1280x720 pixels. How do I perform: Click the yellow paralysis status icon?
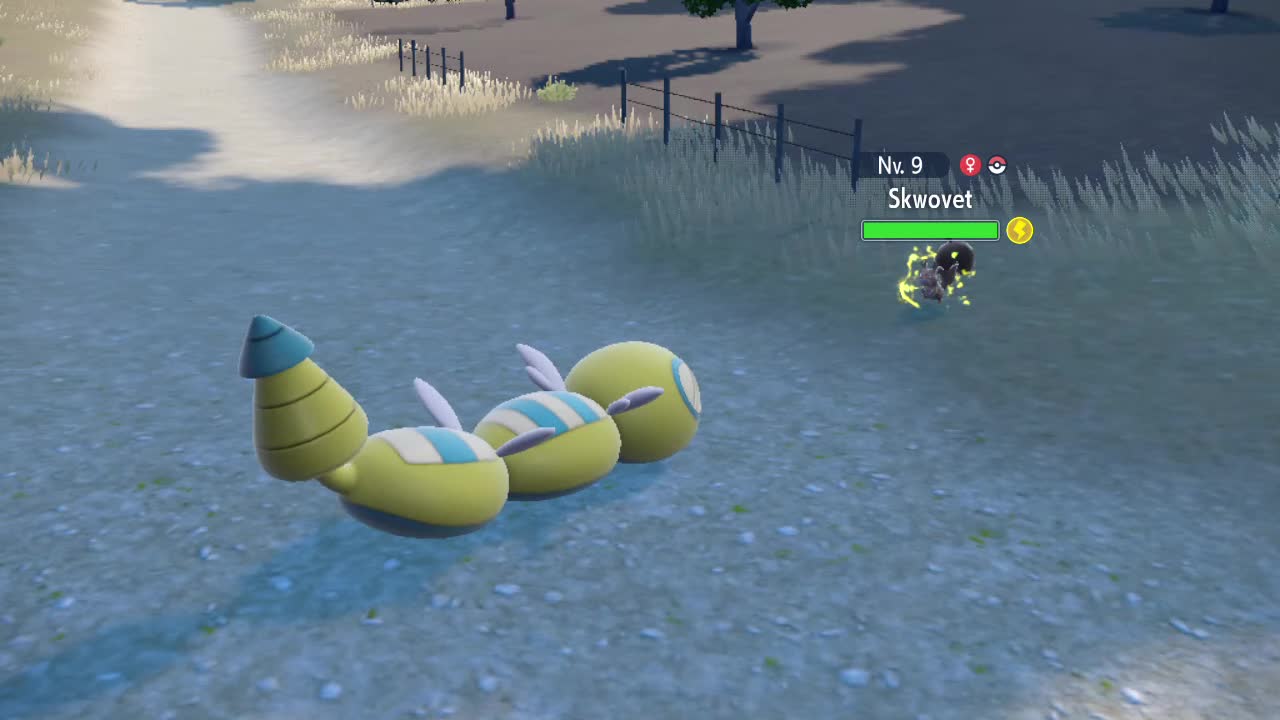point(1019,231)
